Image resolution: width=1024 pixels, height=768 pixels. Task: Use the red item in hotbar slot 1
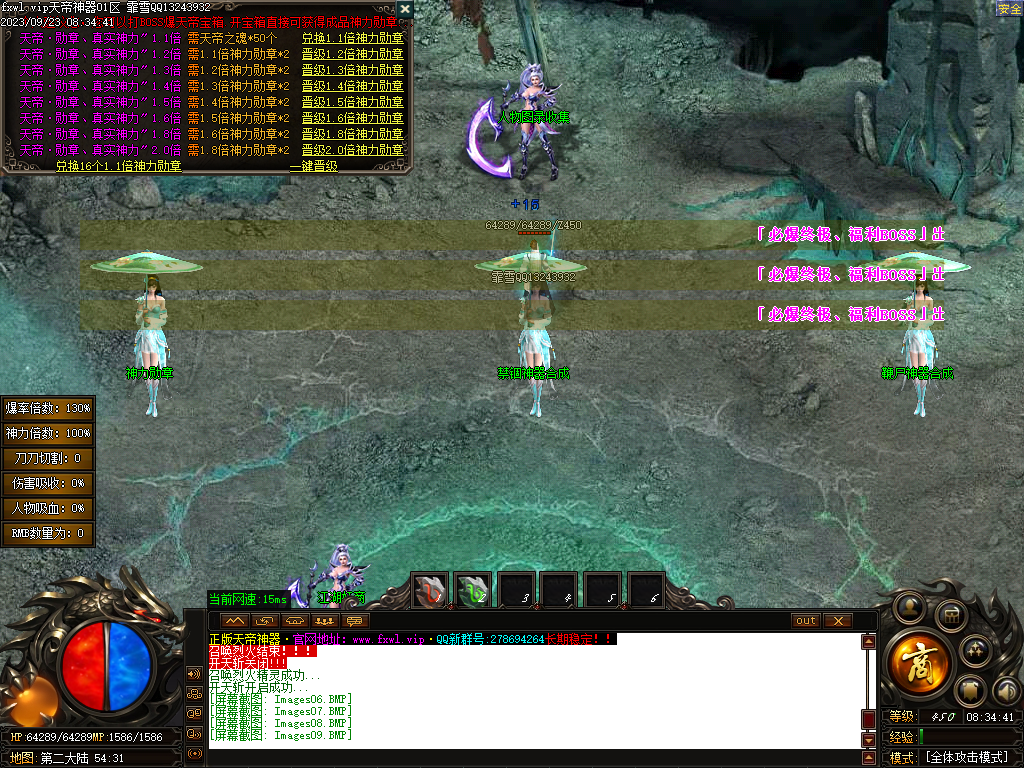pos(431,590)
